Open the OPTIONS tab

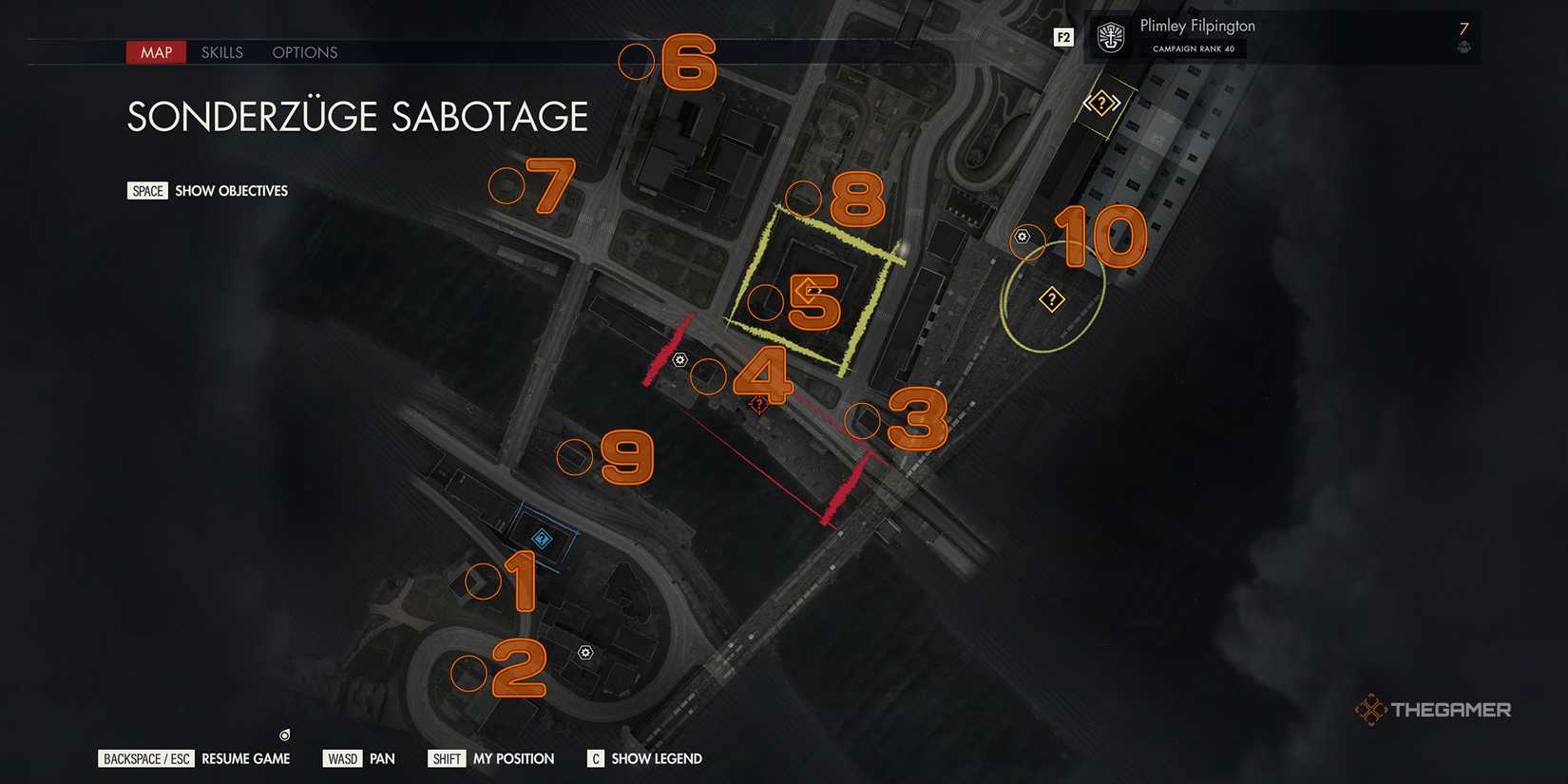click(x=304, y=52)
